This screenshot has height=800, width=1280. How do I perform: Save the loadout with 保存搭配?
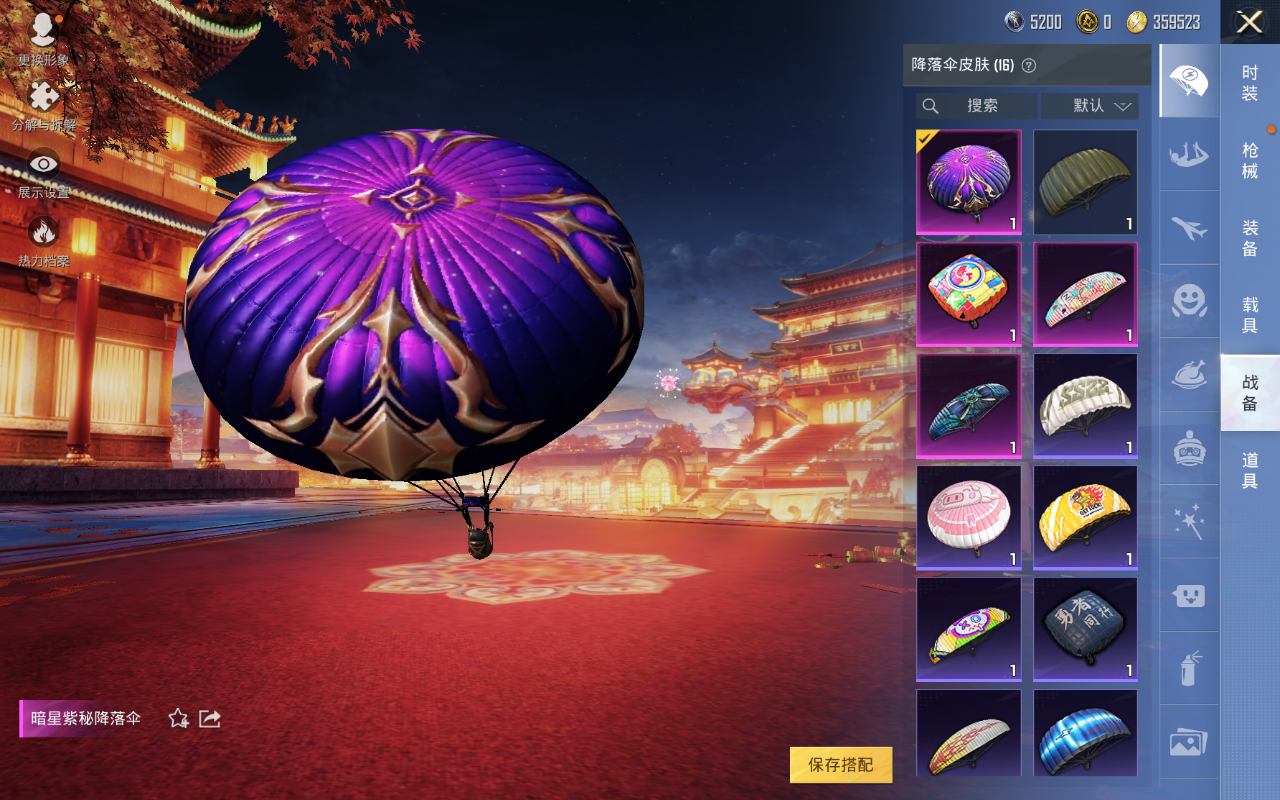coord(840,765)
